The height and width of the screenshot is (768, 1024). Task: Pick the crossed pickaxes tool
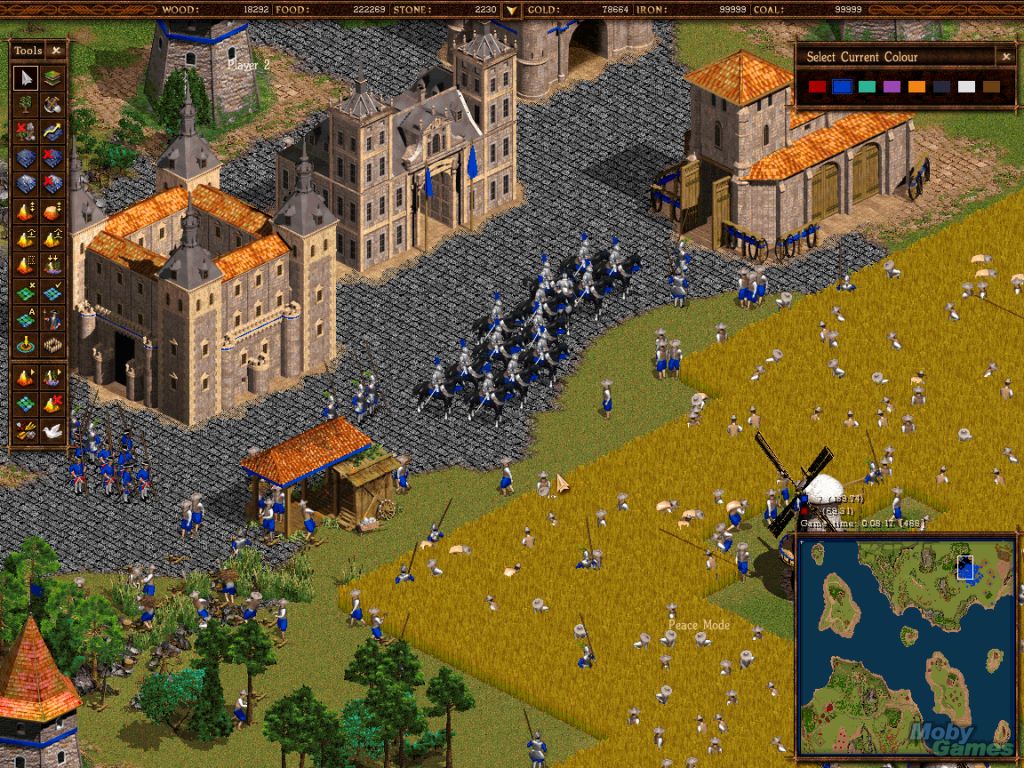(x=52, y=104)
